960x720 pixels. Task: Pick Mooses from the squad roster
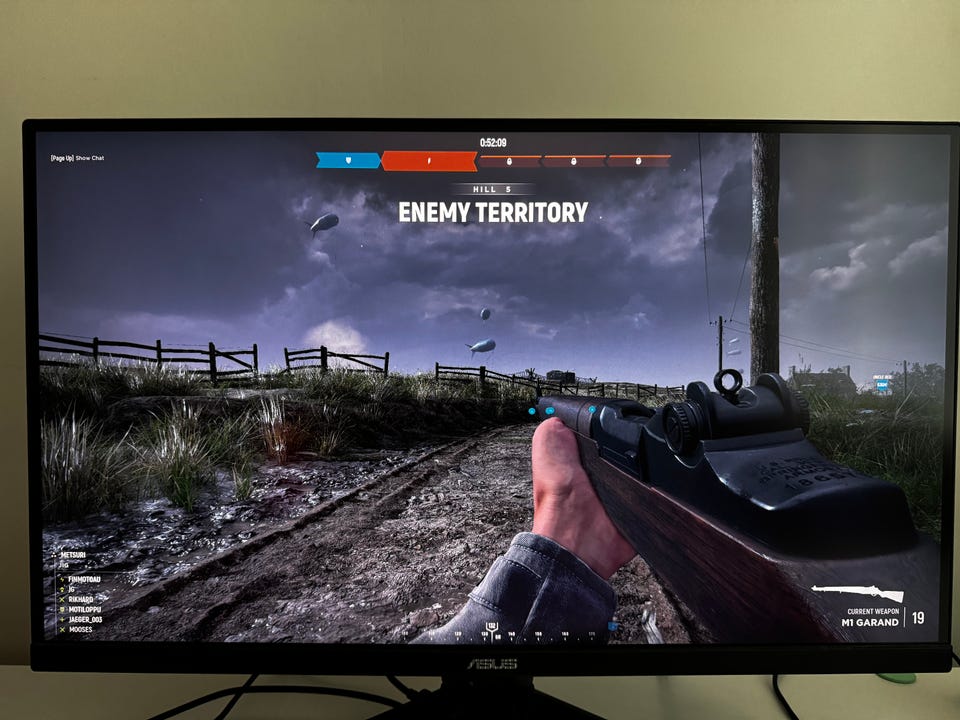click(81, 631)
